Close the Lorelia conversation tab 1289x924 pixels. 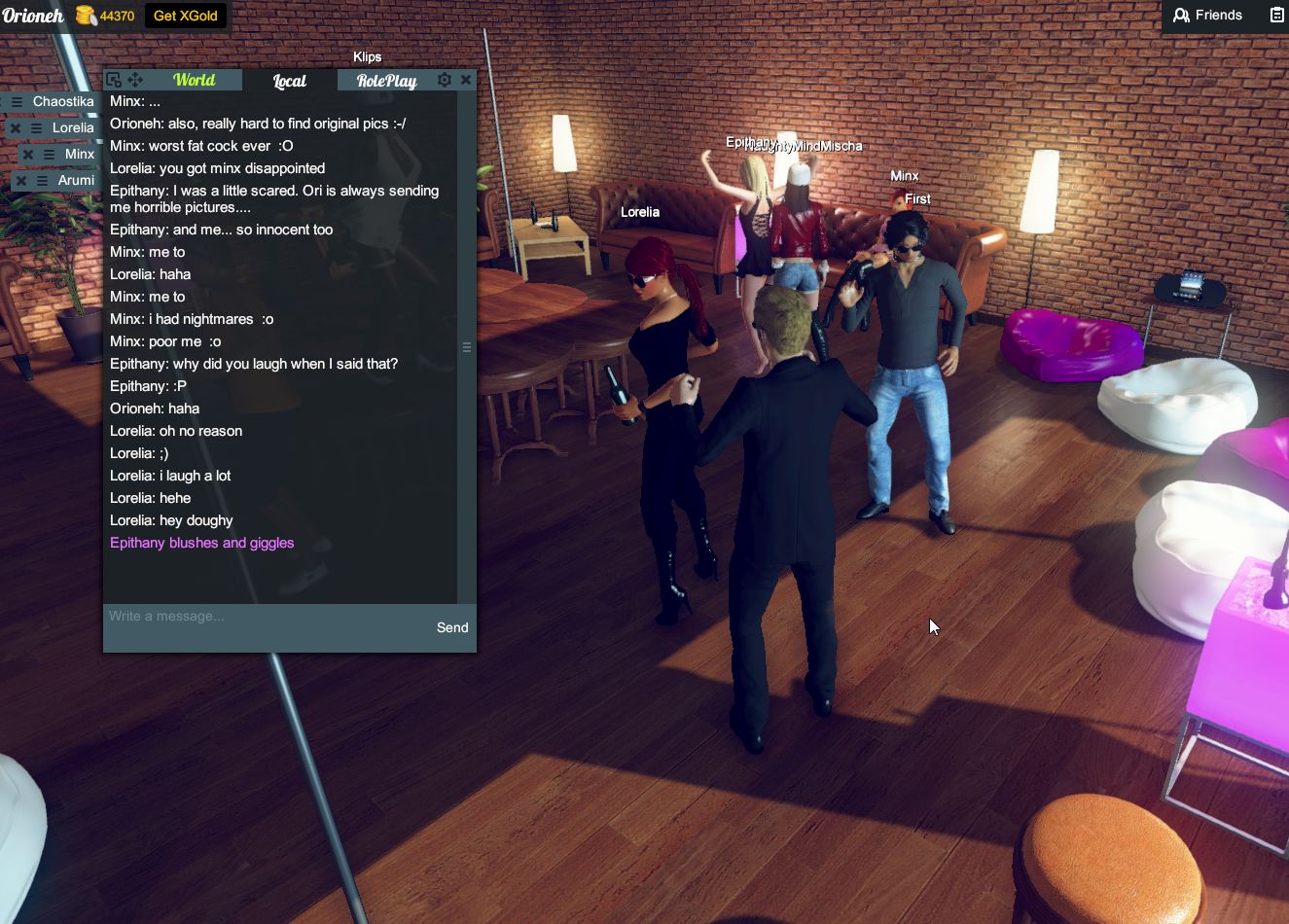coord(16,127)
